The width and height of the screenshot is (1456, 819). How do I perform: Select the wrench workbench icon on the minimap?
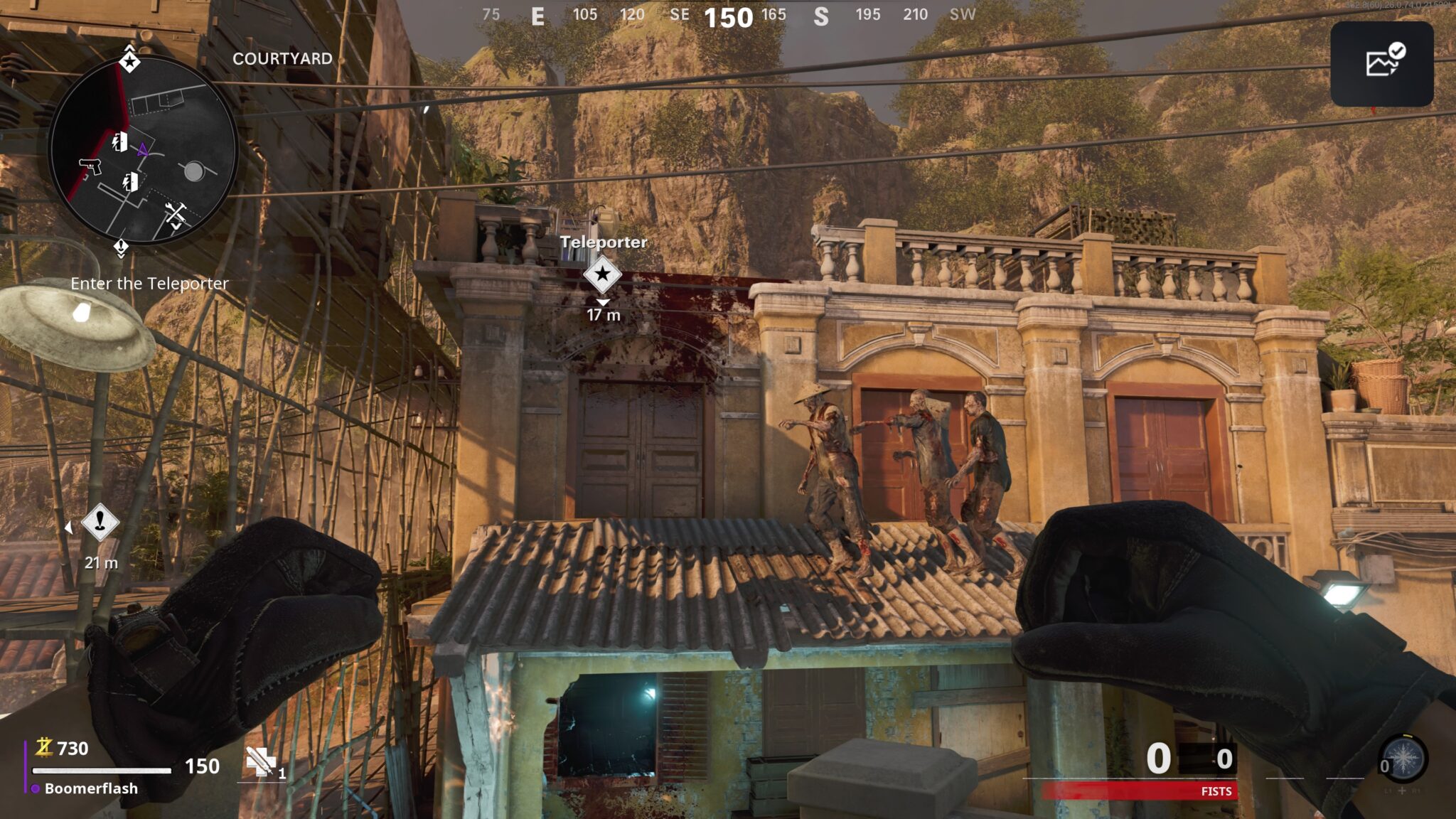pos(176,211)
